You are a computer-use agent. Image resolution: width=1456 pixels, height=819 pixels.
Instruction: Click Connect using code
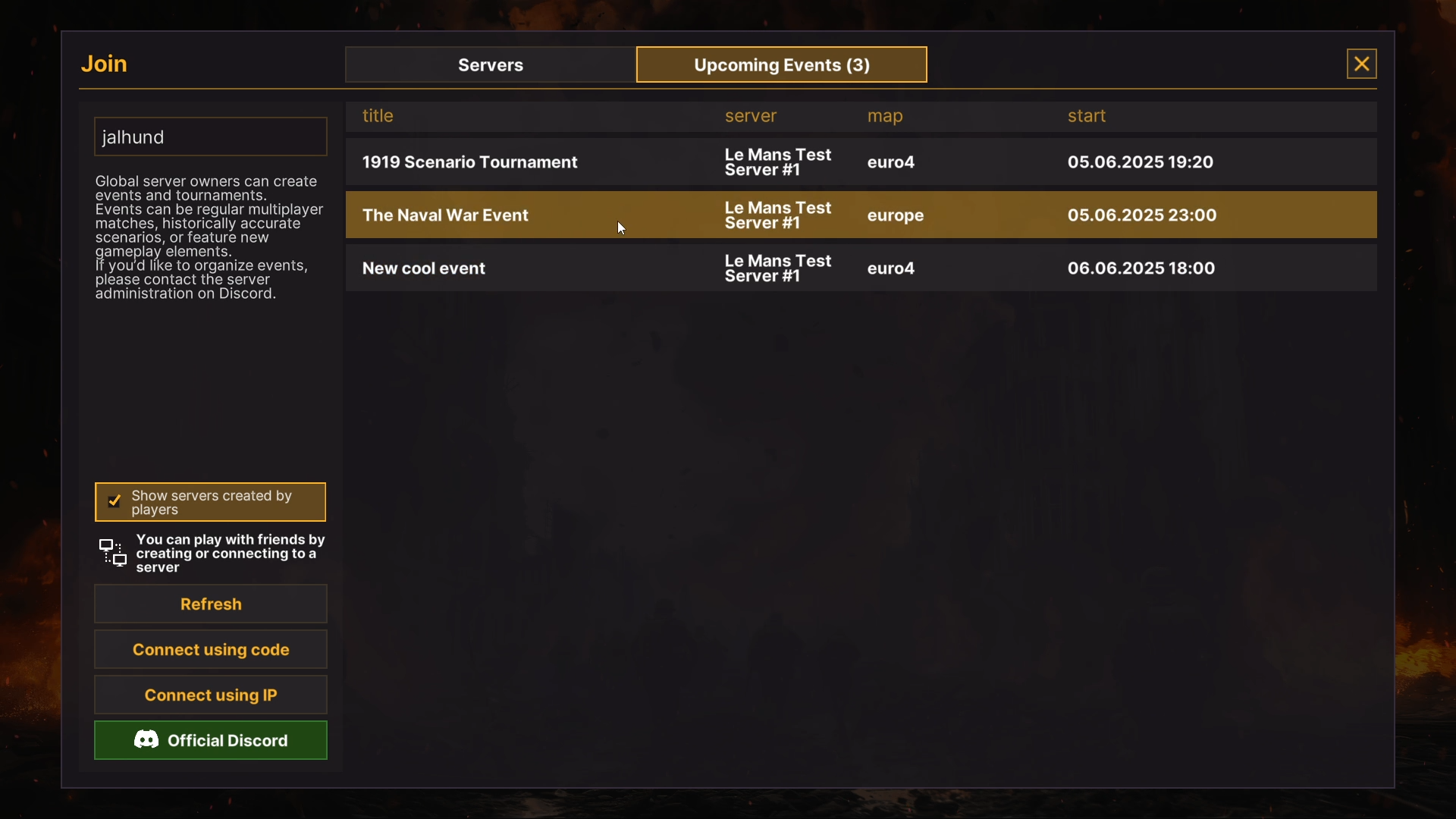point(210,649)
